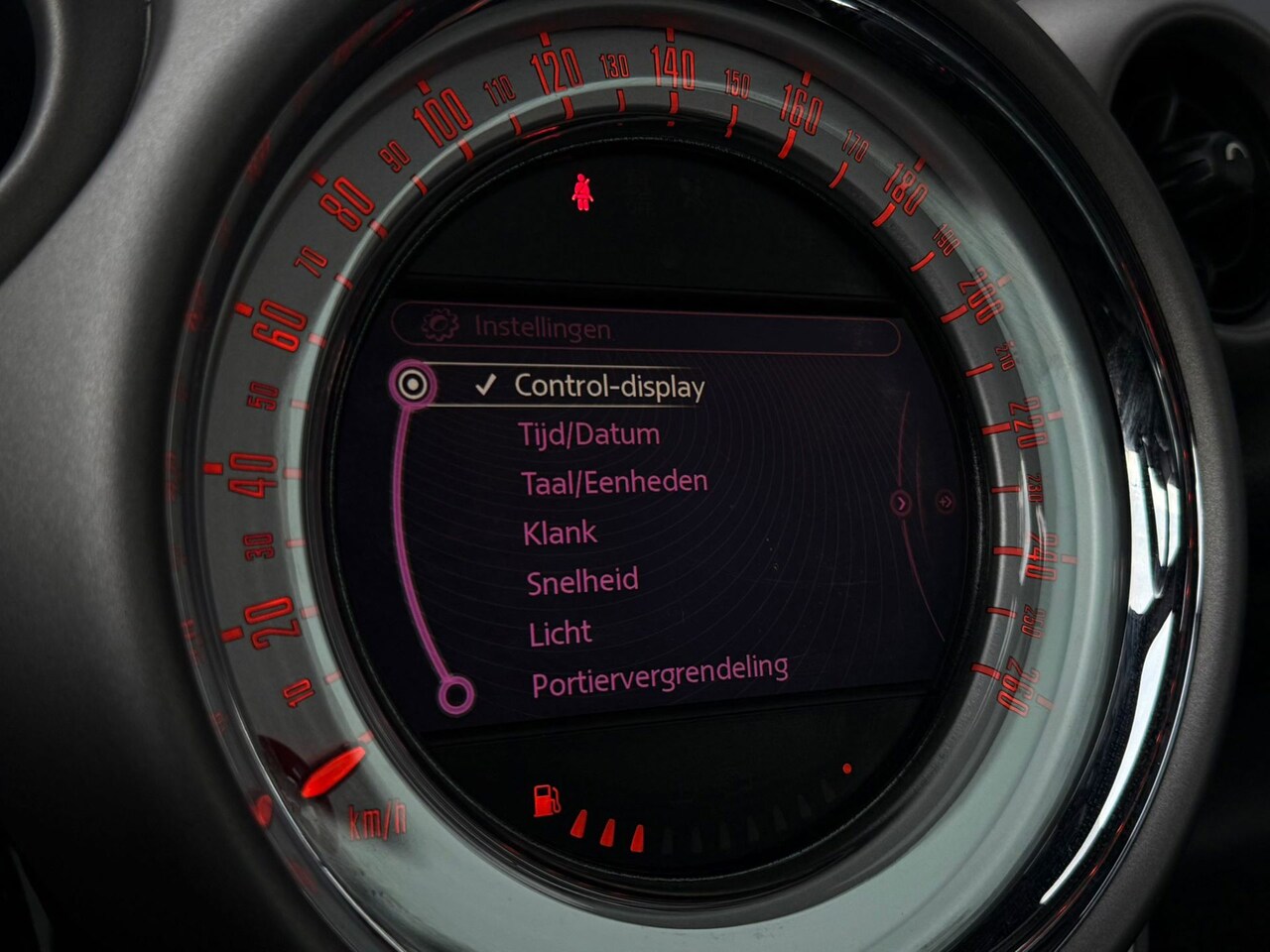This screenshot has width=1270, height=952.
Task: Select the Snelheid option
Action: click(582, 581)
